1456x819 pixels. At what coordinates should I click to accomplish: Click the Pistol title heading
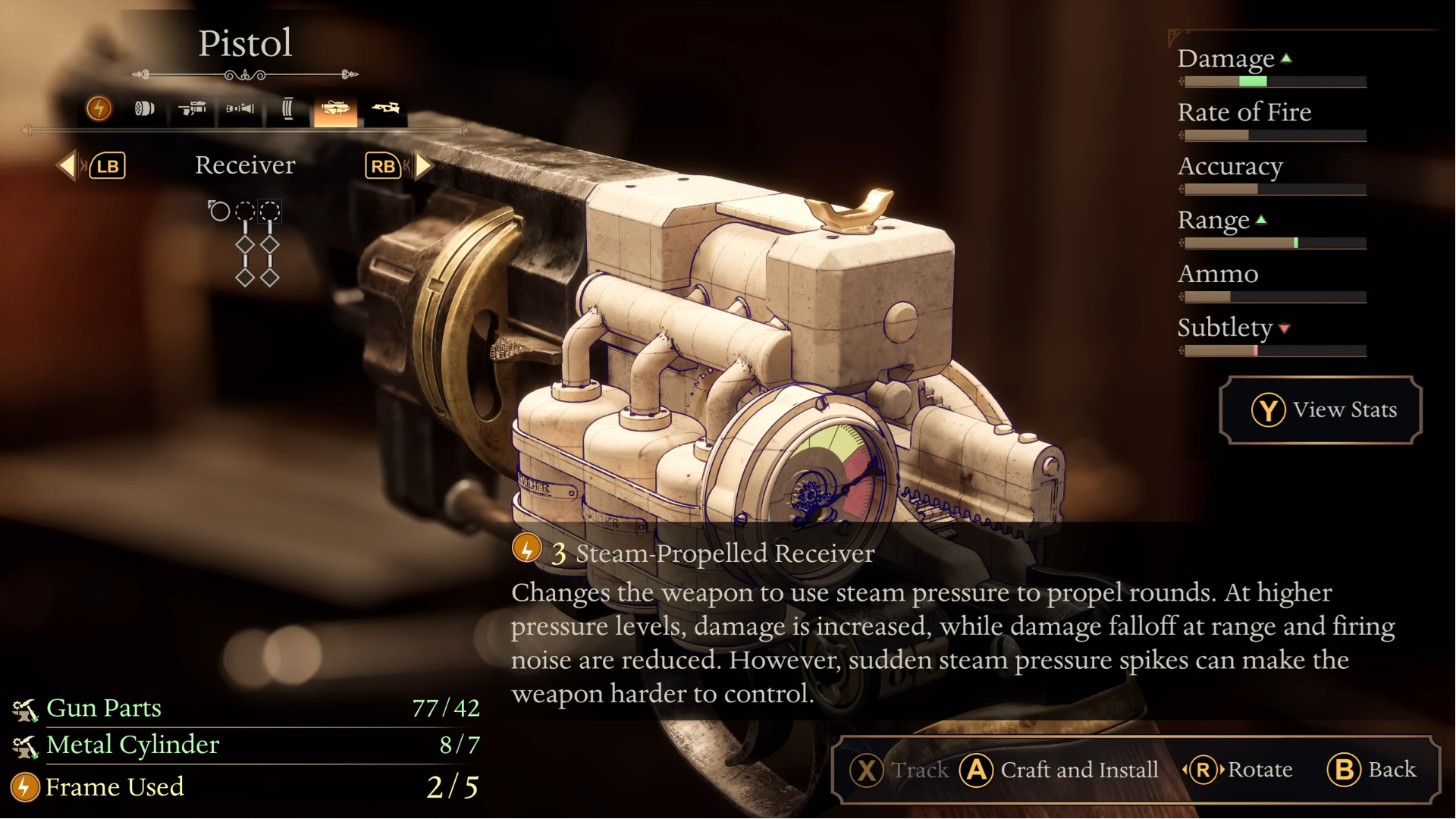[x=245, y=43]
